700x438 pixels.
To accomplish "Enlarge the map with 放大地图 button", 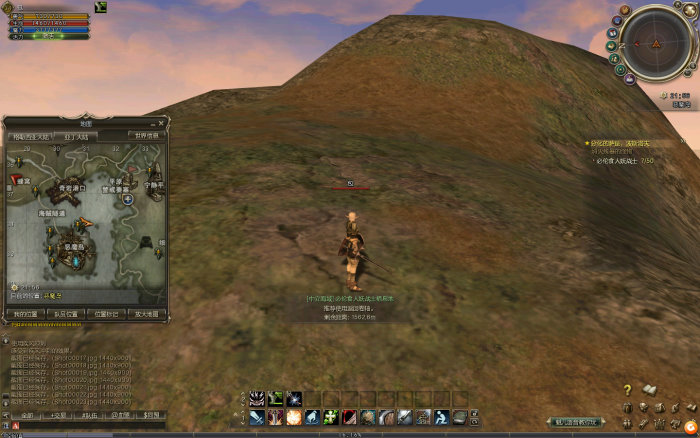I will [x=146, y=314].
